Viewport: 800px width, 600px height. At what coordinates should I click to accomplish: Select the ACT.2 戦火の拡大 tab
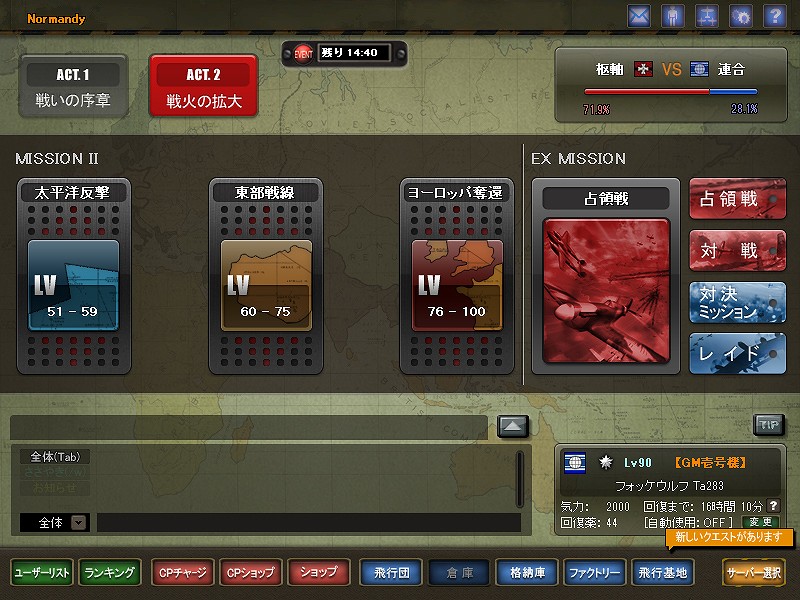click(203, 88)
